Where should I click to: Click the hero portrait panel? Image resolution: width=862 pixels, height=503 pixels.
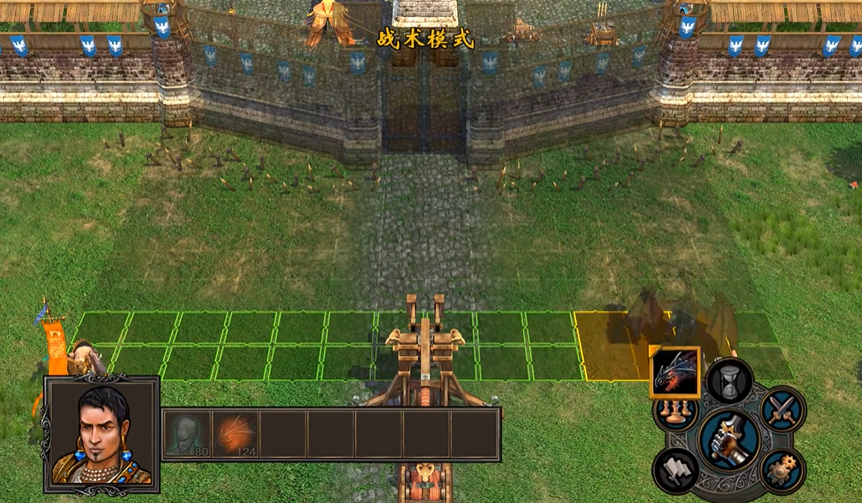tap(101, 435)
